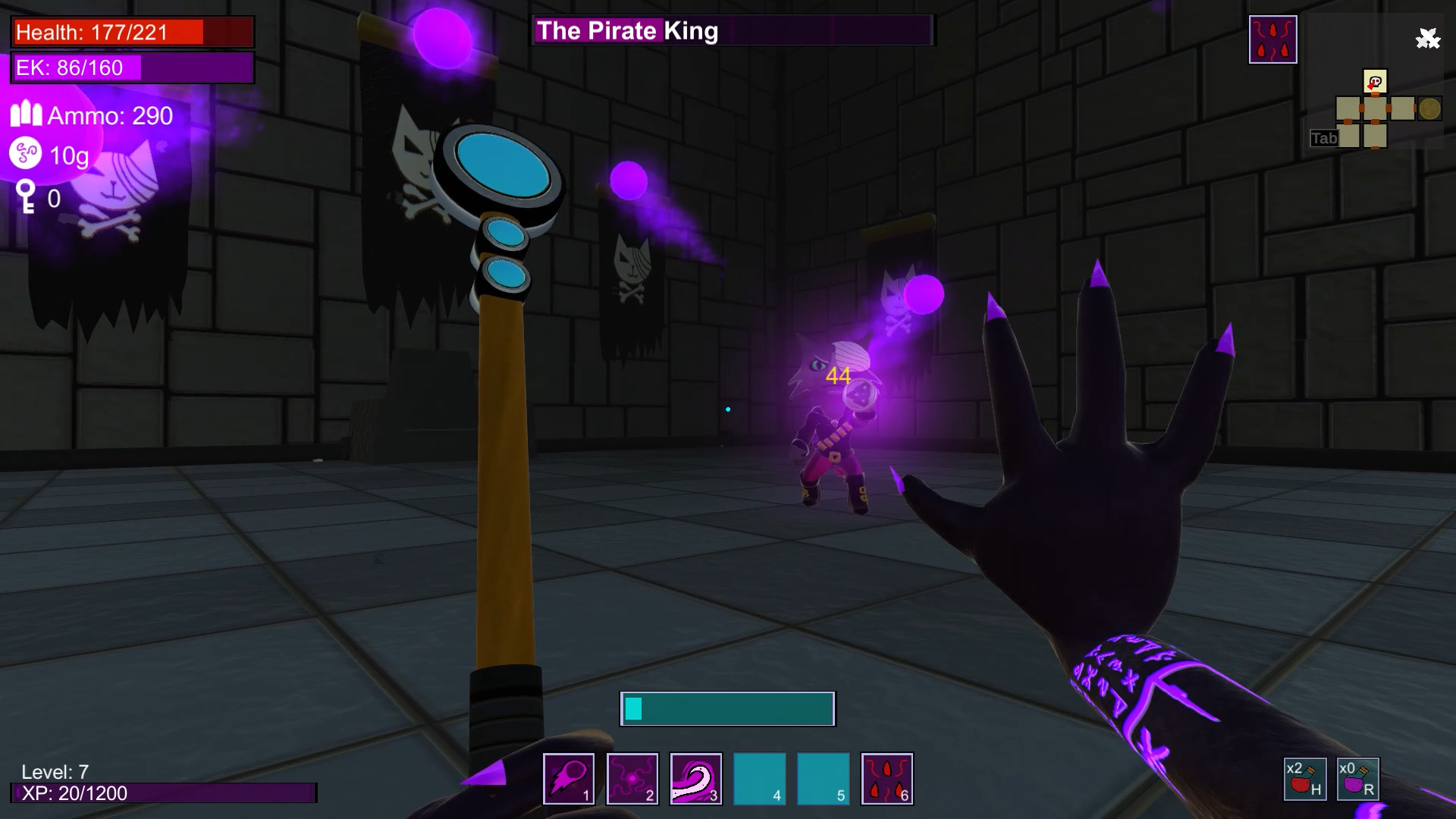Click the blood drops icon near the minimap

1272,38
